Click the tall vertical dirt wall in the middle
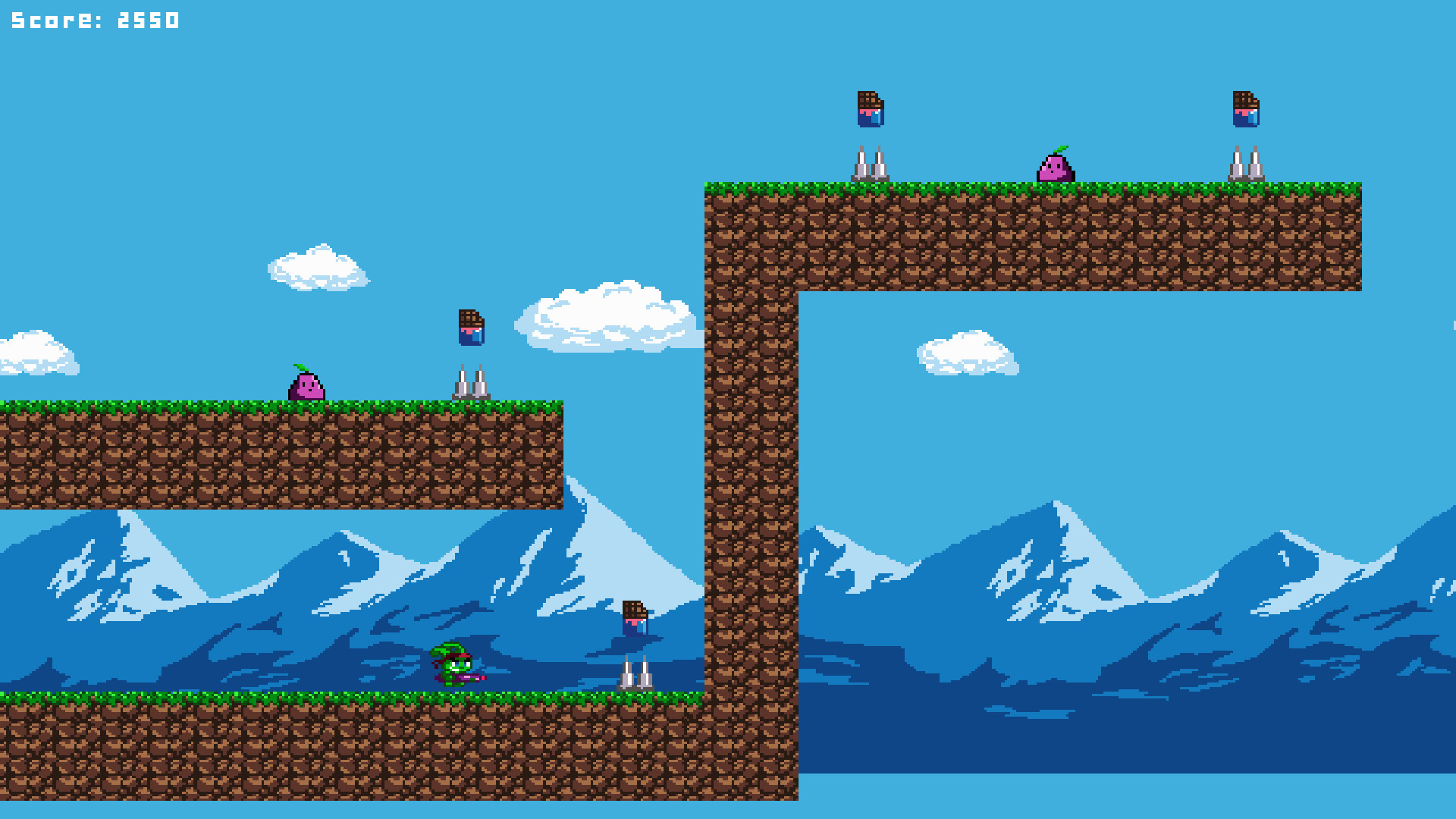The height and width of the screenshot is (819, 1456). (x=751, y=493)
